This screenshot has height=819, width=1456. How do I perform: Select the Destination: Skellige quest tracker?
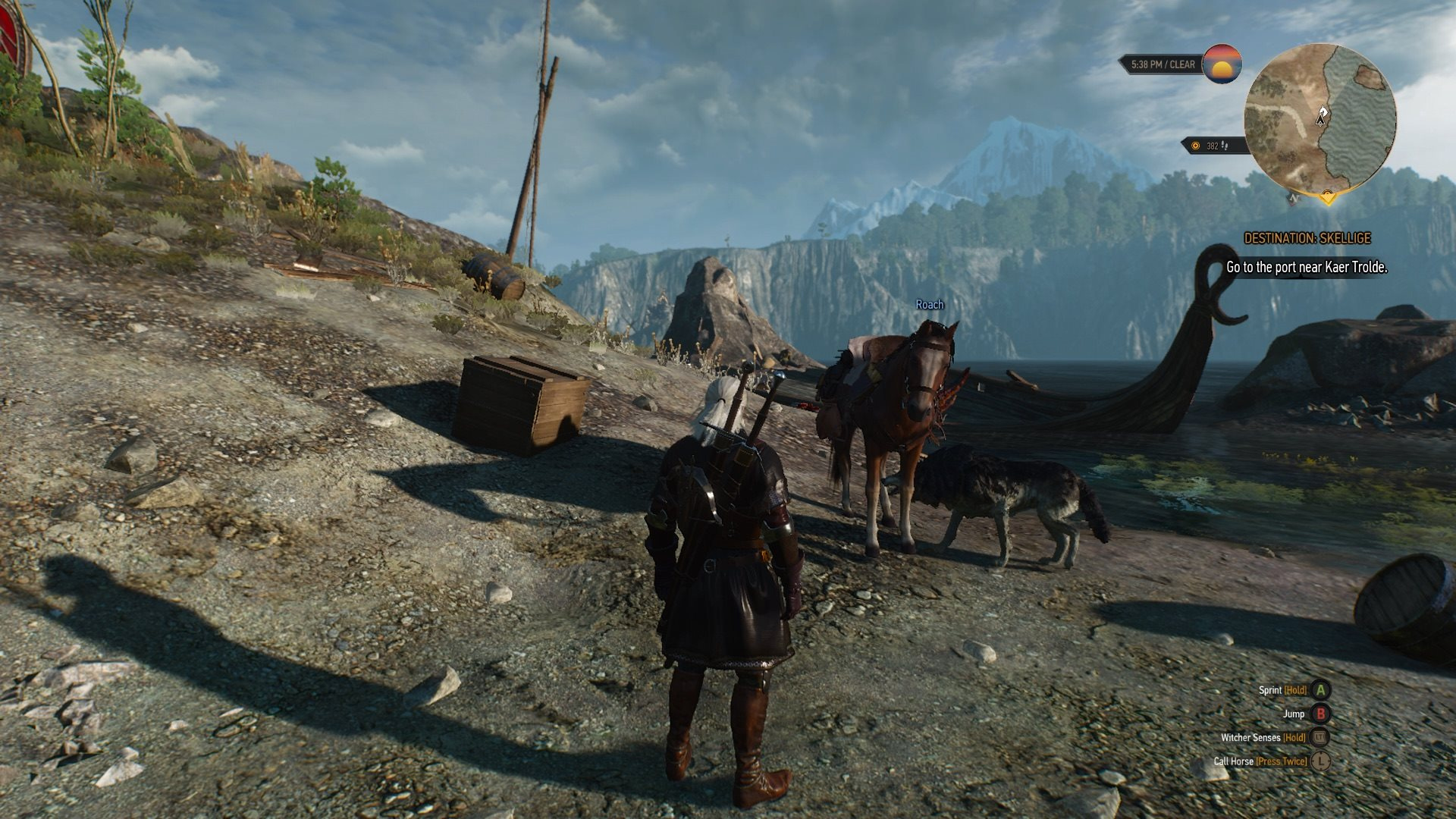[x=1307, y=238]
